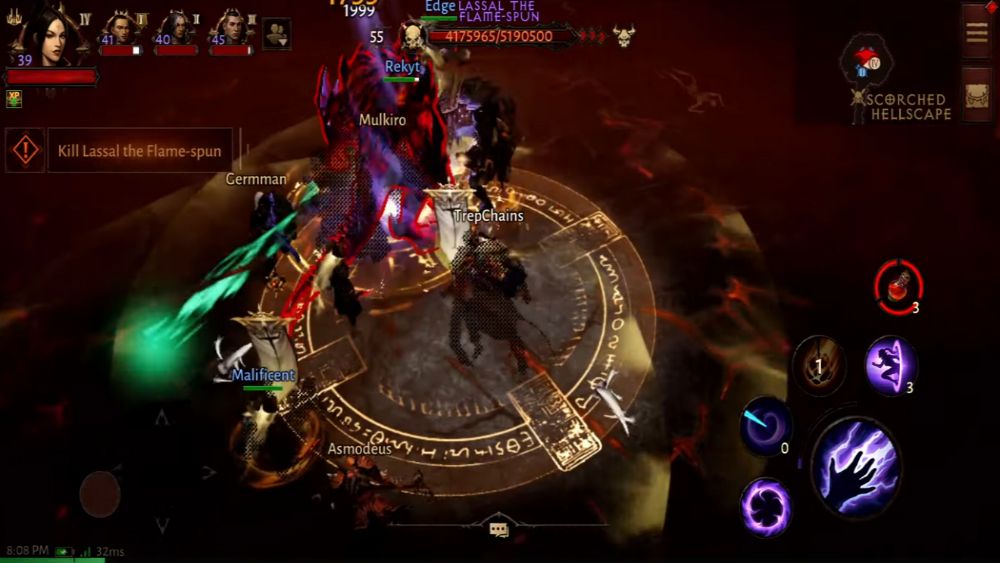This screenshot has width=1000, height=563.
Task: Tap the virtual movement joystick
Action: pyautogui.click(x=100, y=493)
